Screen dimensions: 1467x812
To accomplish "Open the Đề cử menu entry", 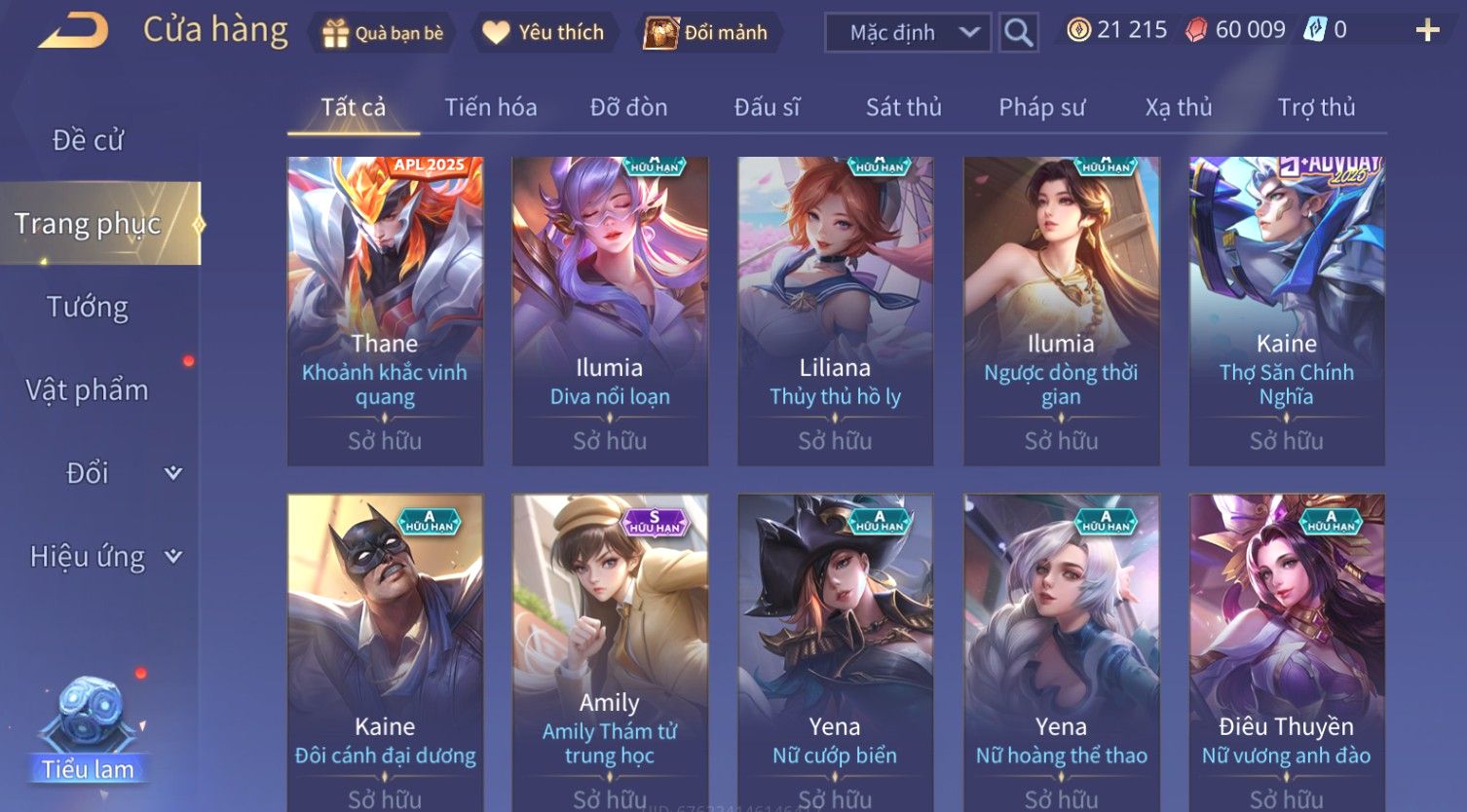I will [x=88, y=140].
